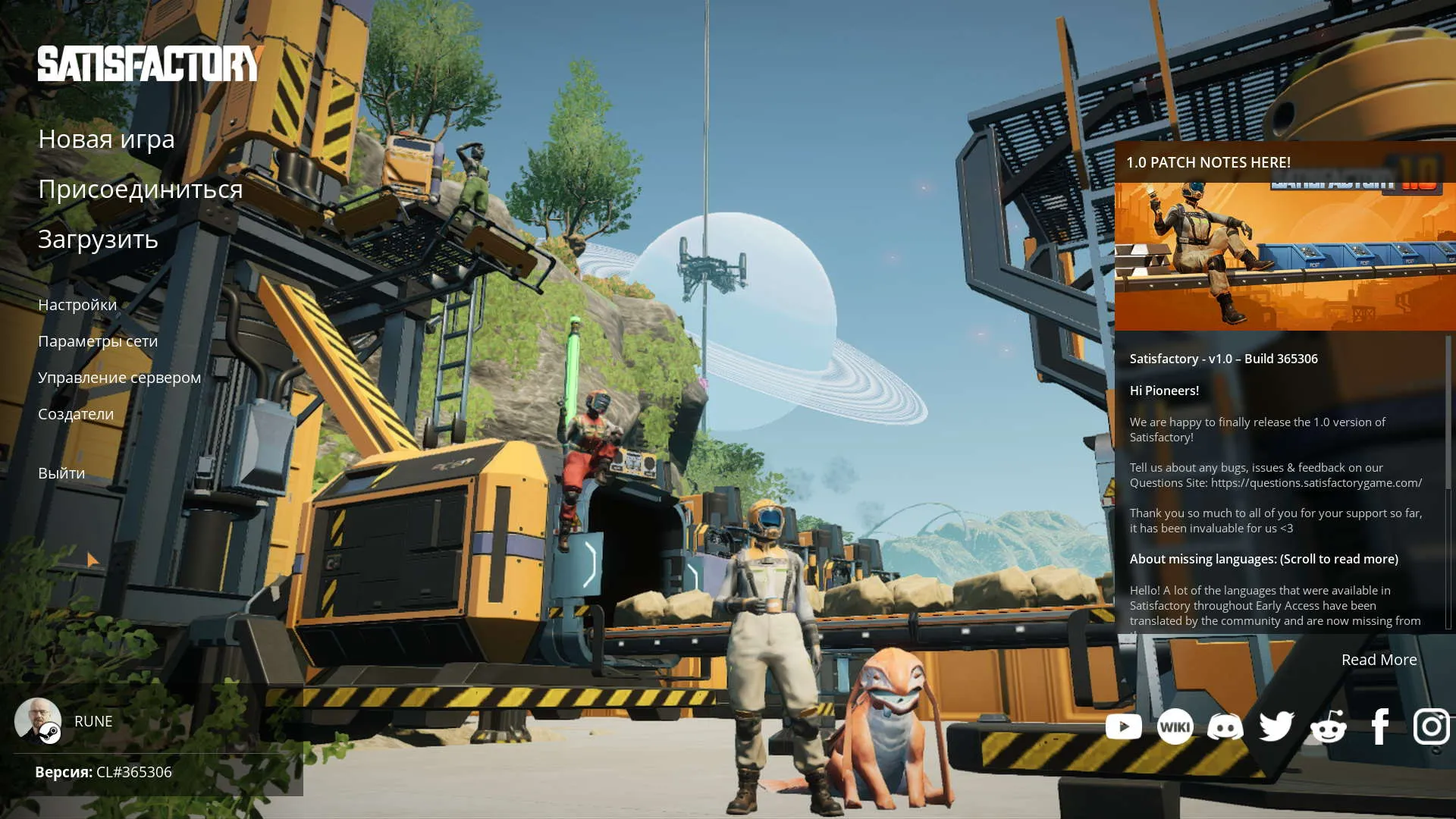
Task: Open the Facebook icon link
Action: [x=1380, y=726]
